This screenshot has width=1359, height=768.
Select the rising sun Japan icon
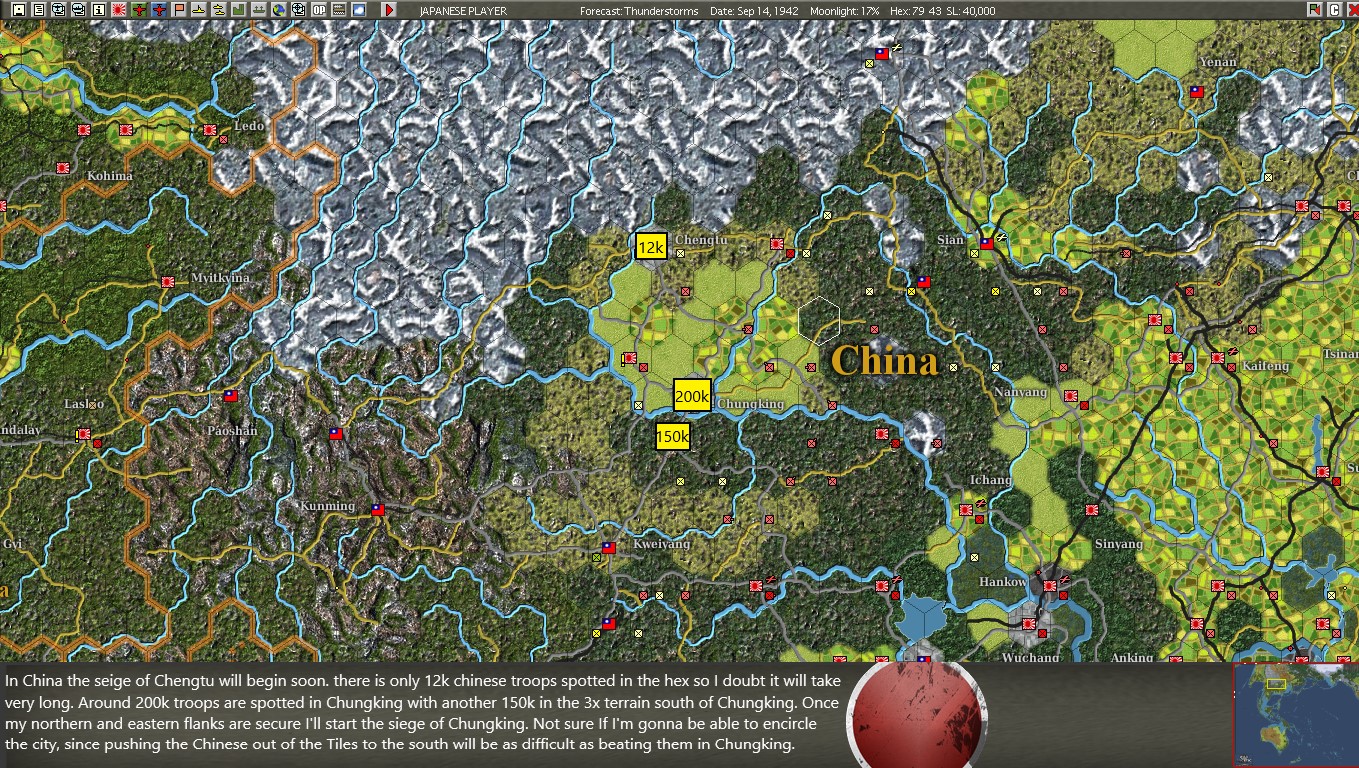tap(118, 10)
